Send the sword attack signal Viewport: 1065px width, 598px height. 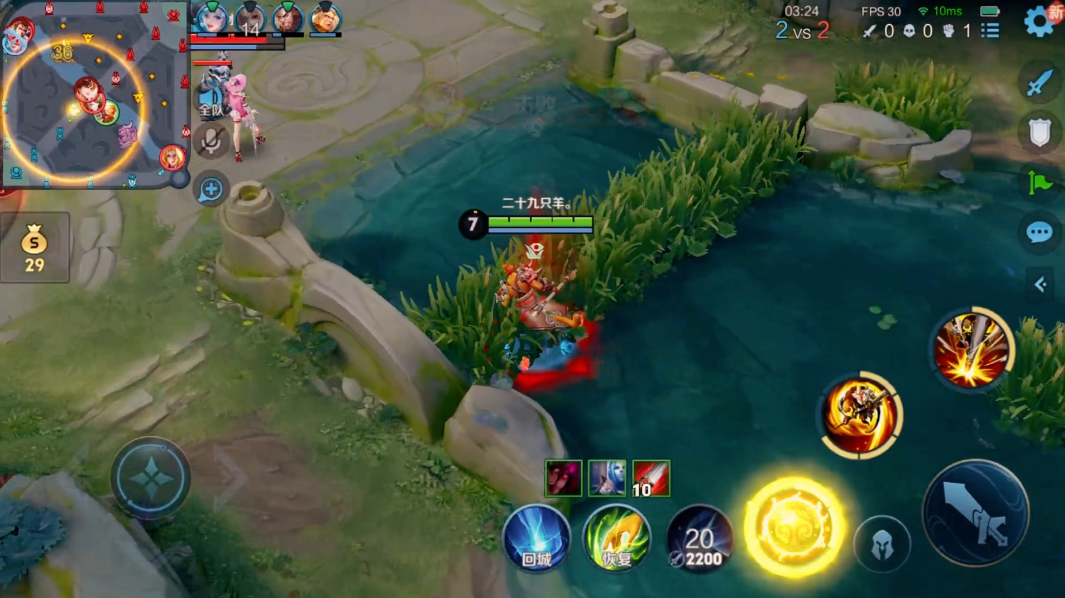tap(1040, 82)
